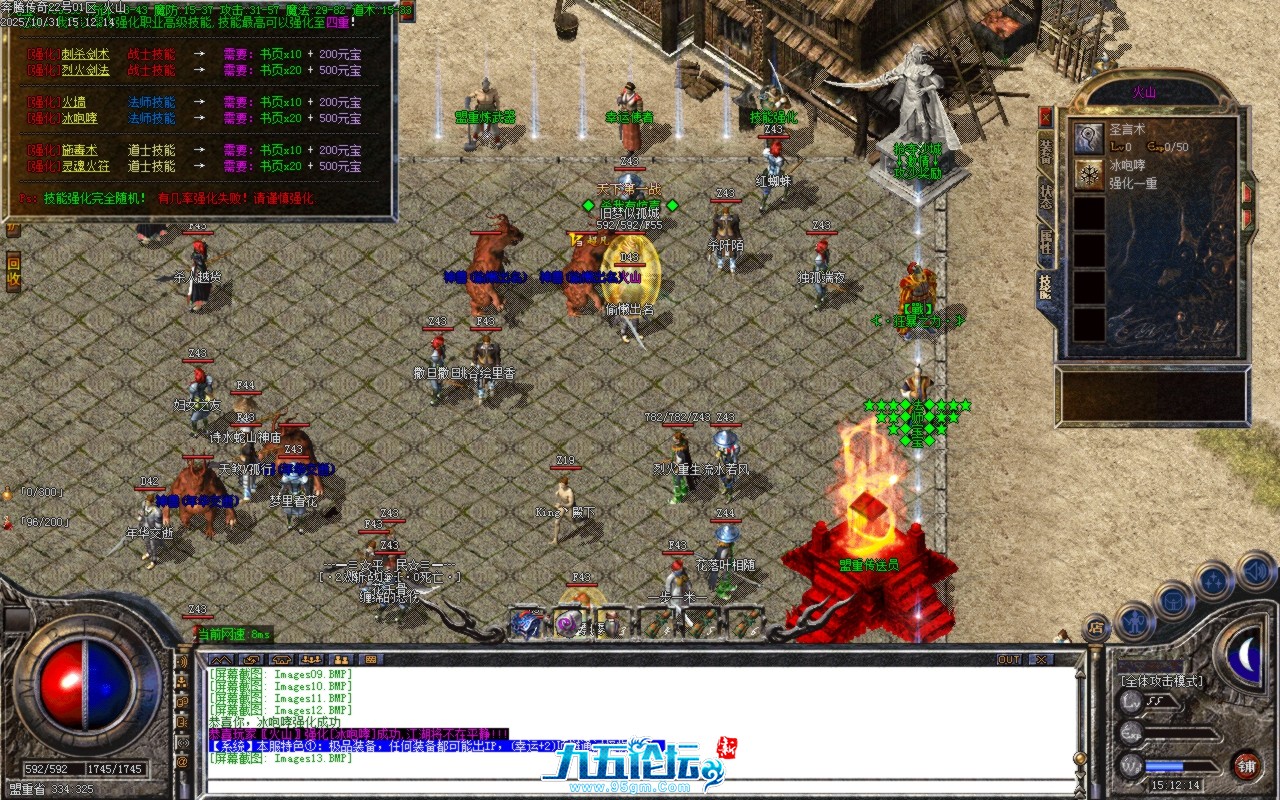1280x800 pixels.
Task: Click the red down arrow in the 火山 skill panel
Action: pos(1247,218)
